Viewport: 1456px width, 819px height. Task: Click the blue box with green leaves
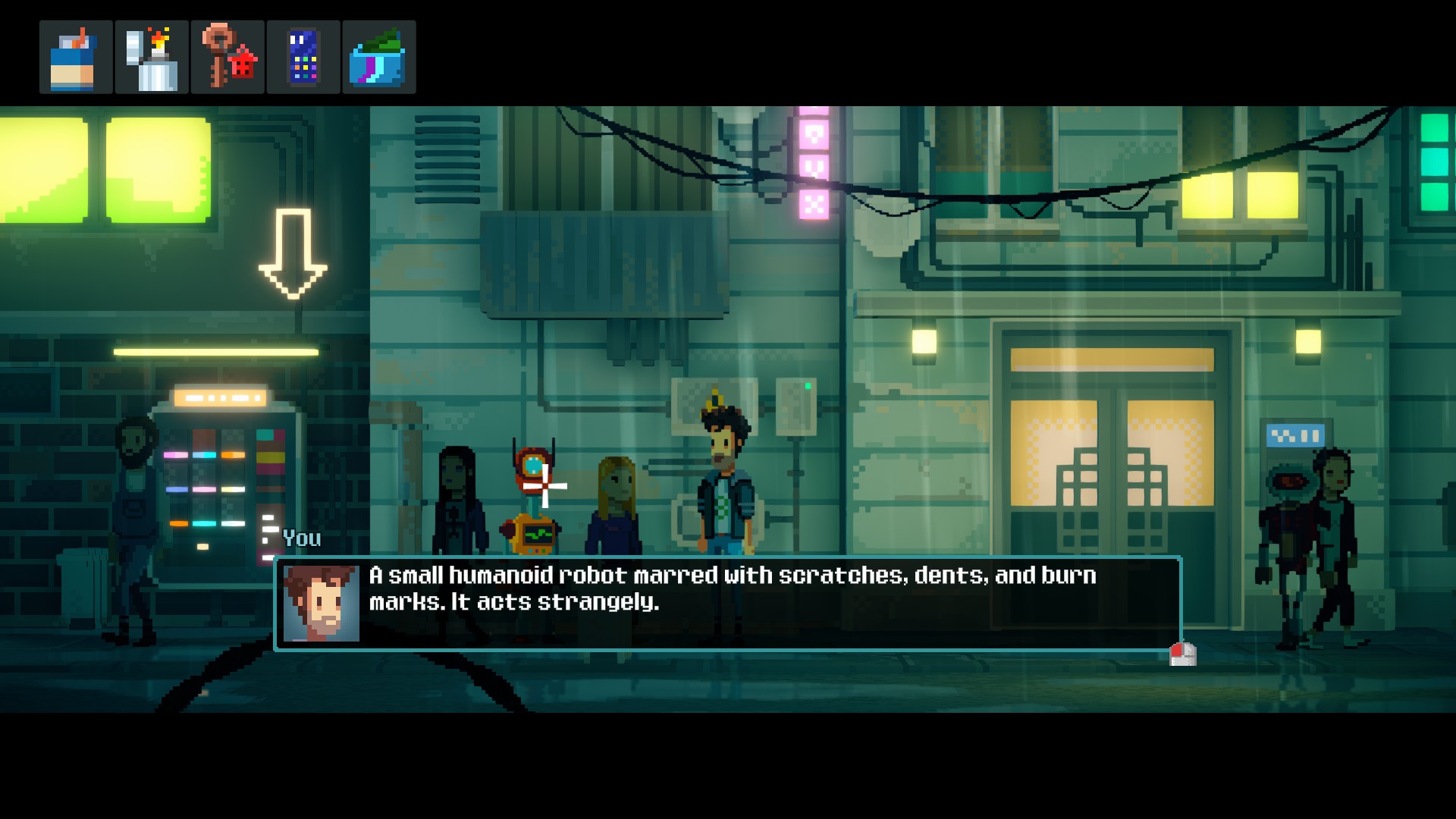point(378,58)
